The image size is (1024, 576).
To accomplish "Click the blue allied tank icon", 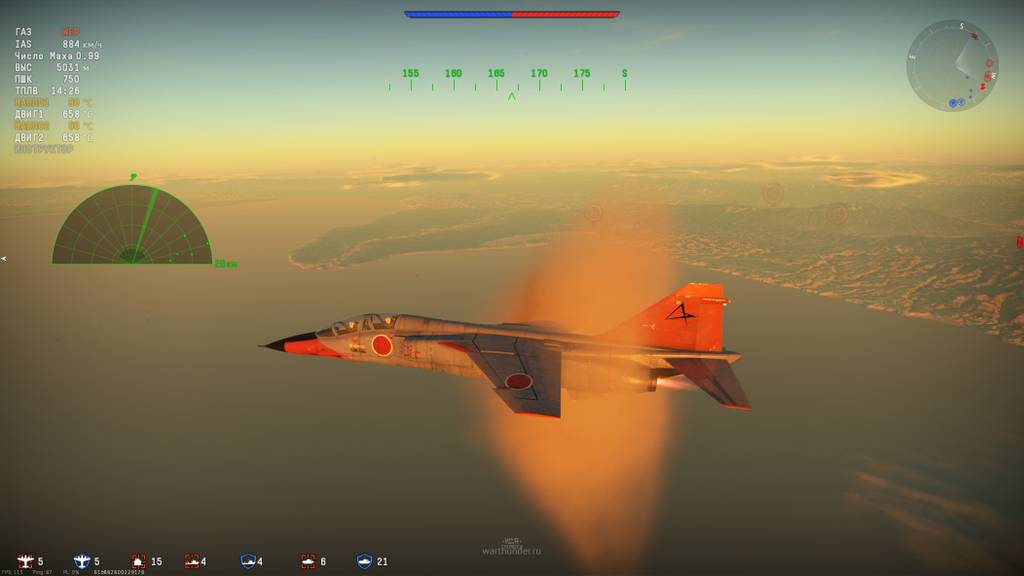I will point(248,562).
